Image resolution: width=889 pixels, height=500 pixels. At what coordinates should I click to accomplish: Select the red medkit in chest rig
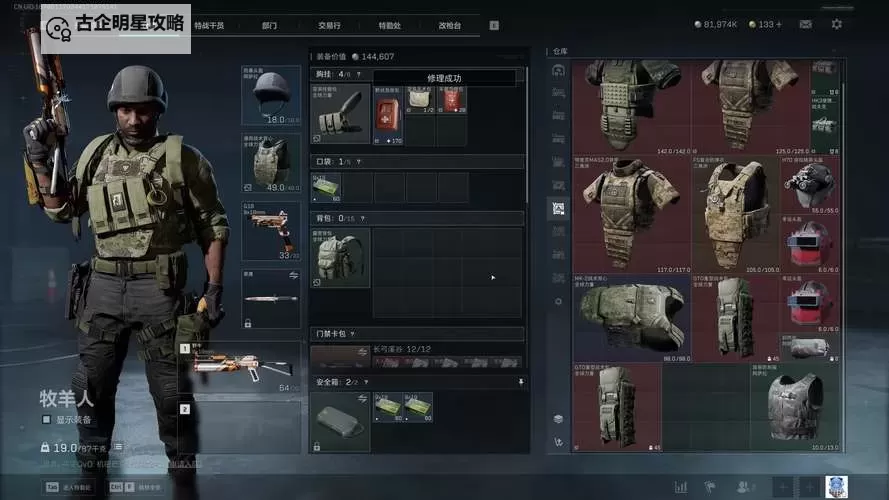(x=386, y=115)
